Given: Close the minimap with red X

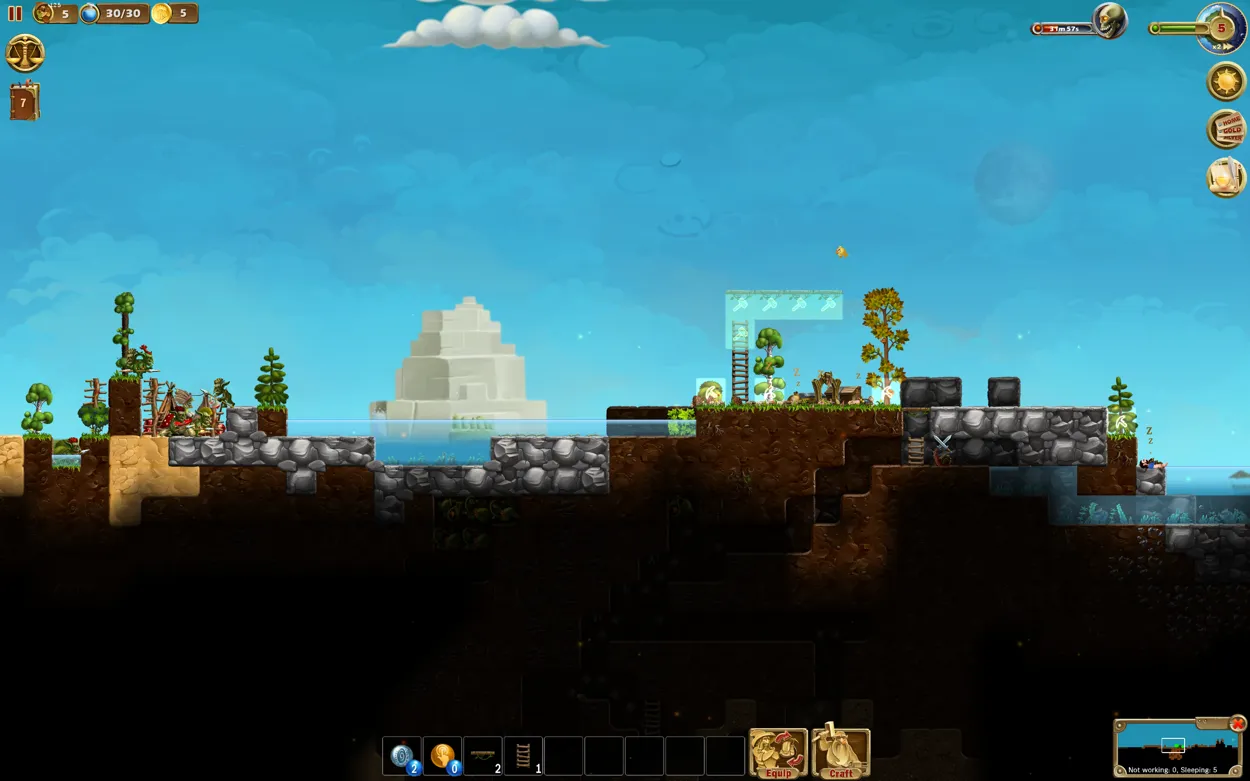Looking at the screenshot, I should point(1238,723).
